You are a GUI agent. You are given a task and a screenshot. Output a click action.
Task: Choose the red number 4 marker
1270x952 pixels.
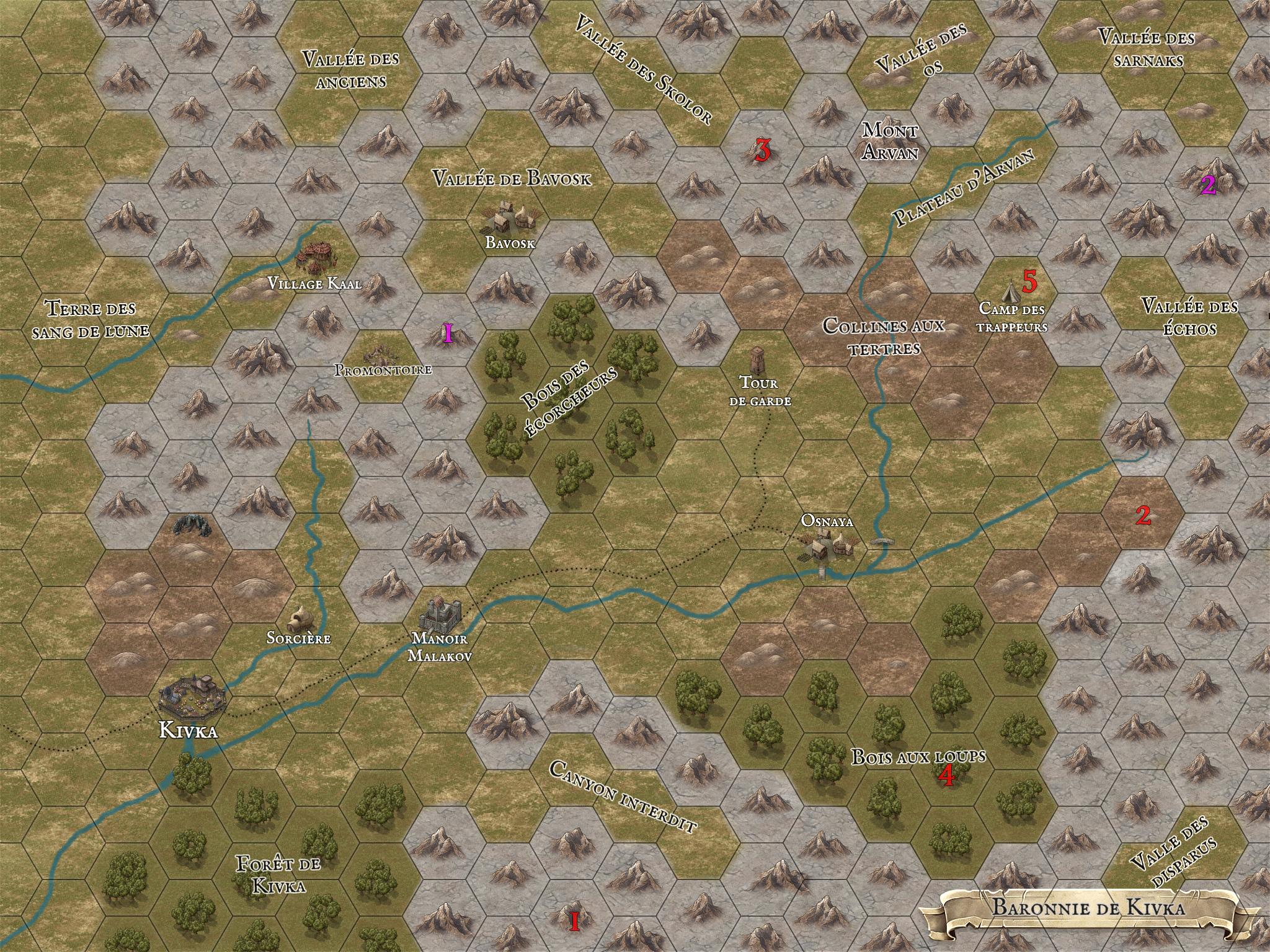(947, 775)
